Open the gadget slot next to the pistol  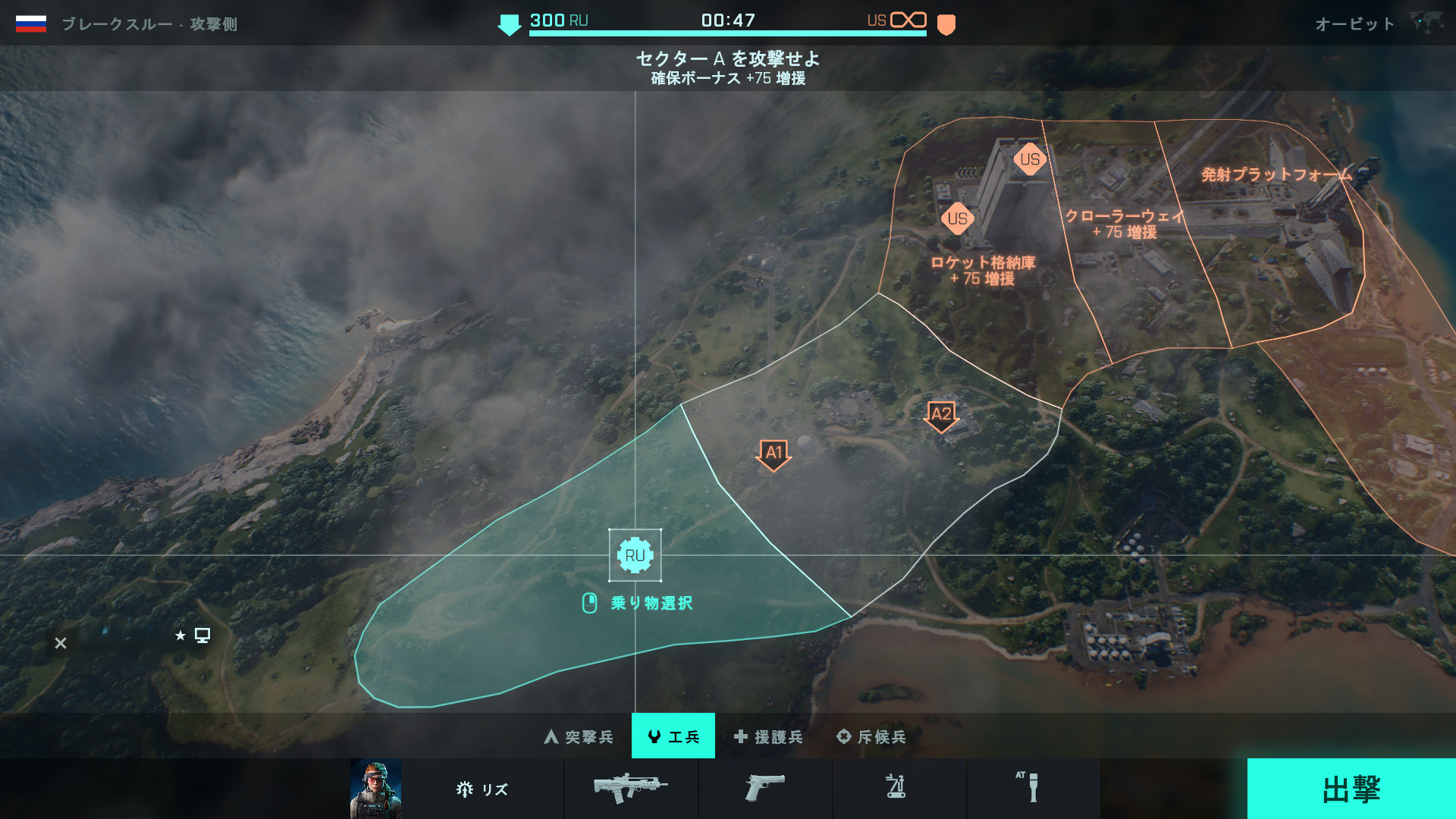pos(896,787)
